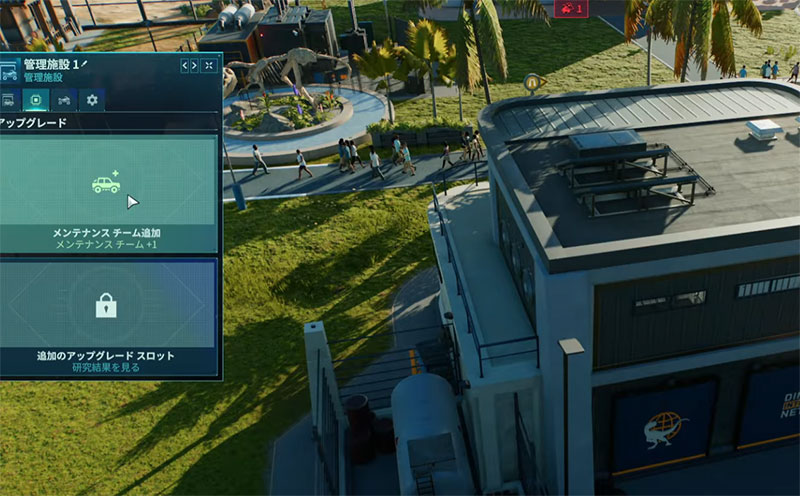
Task: Go to the previous facility with left arrow
Action: tap(185, 66)
